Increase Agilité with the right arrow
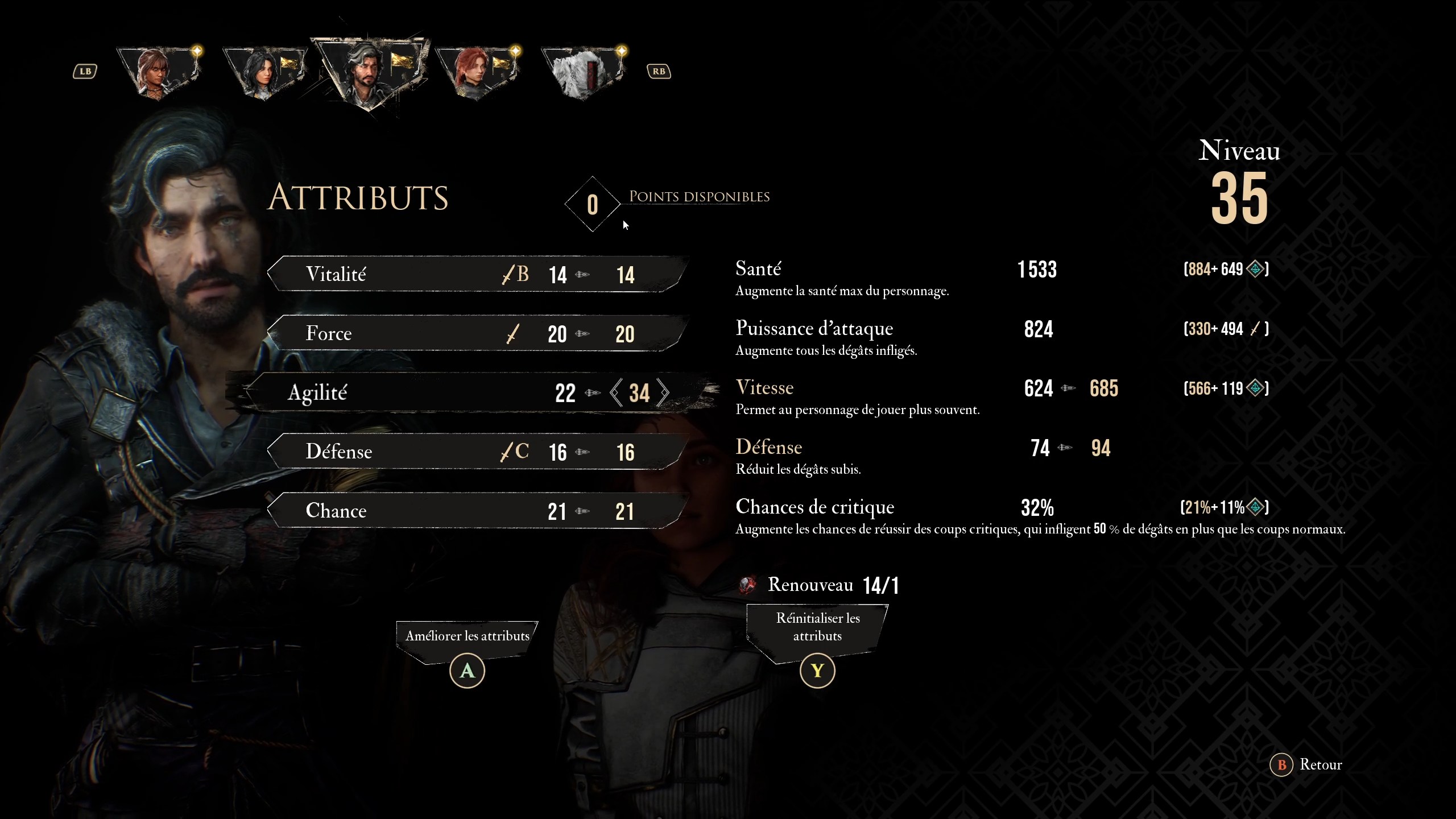 [664, 393]
